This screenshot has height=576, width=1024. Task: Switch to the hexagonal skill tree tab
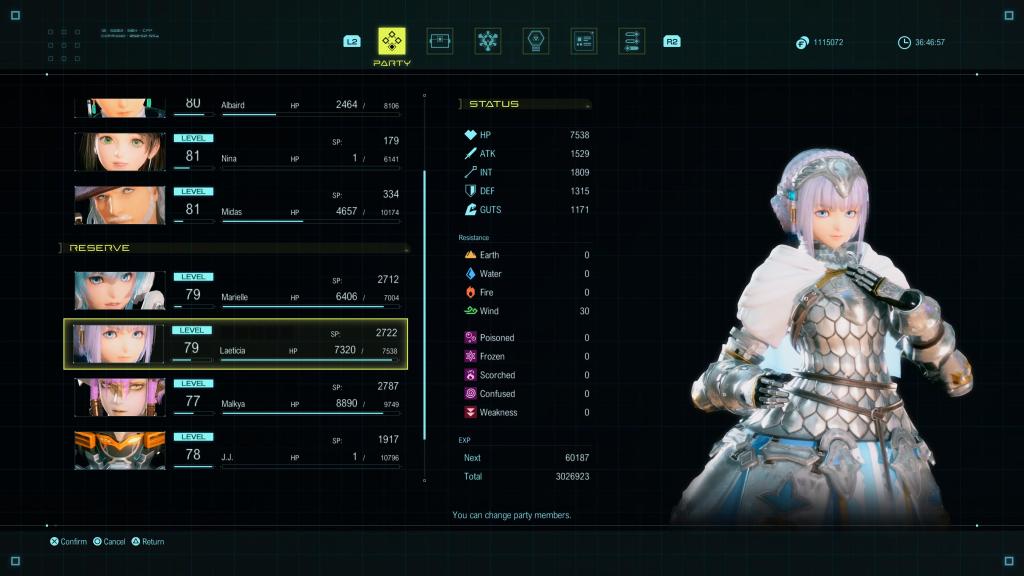point(488,41)
